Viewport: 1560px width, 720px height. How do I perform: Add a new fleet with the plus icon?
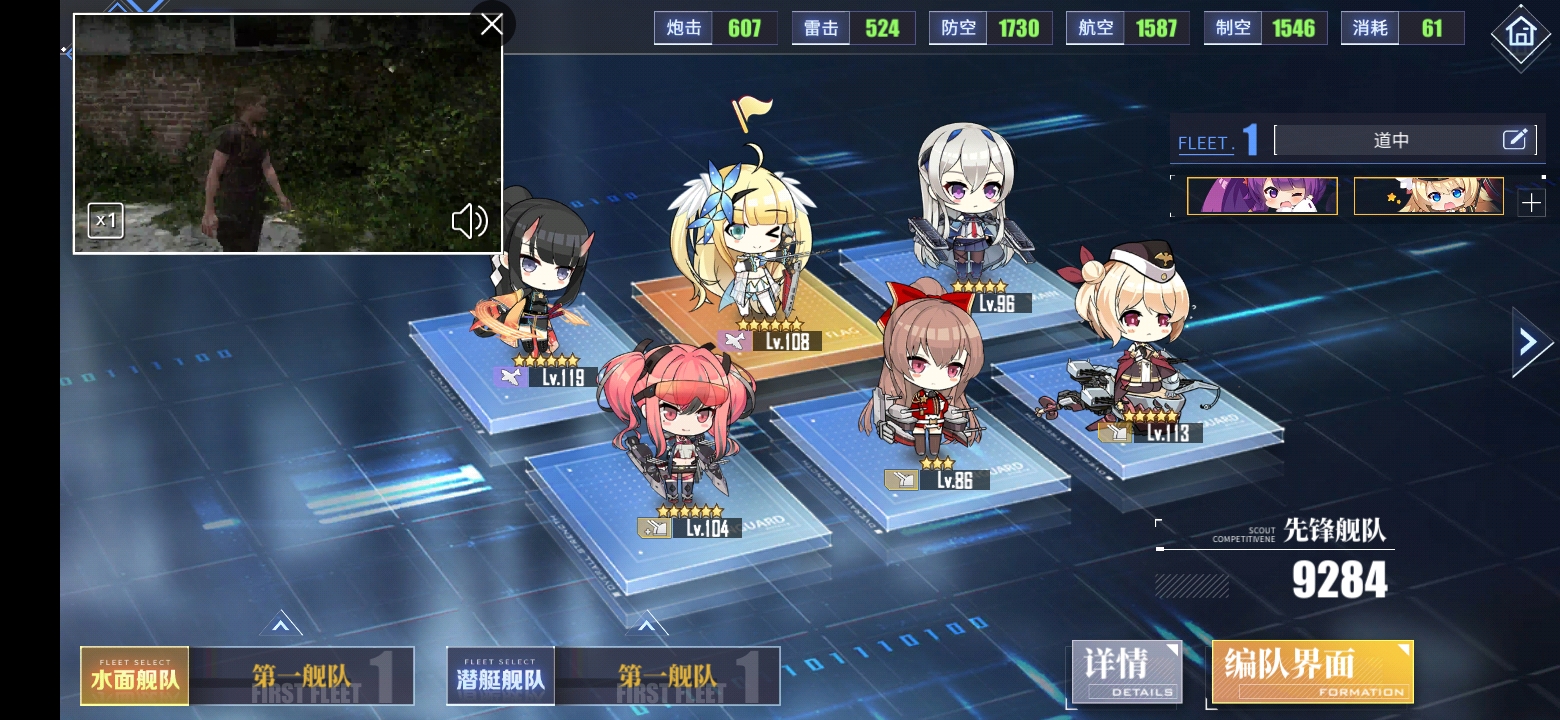click(x=1531, y=203)
